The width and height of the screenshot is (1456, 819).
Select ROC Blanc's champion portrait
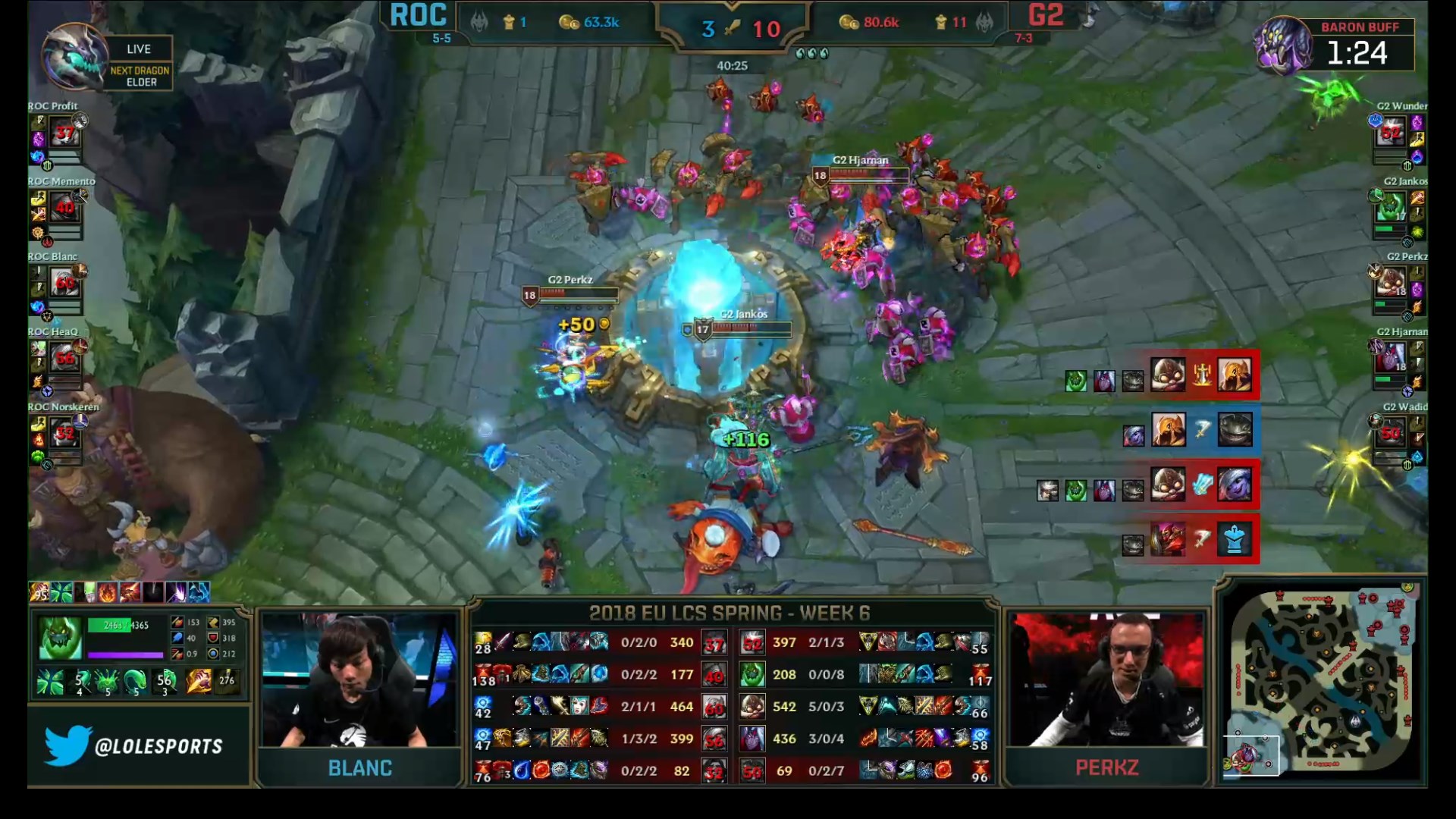65,284
